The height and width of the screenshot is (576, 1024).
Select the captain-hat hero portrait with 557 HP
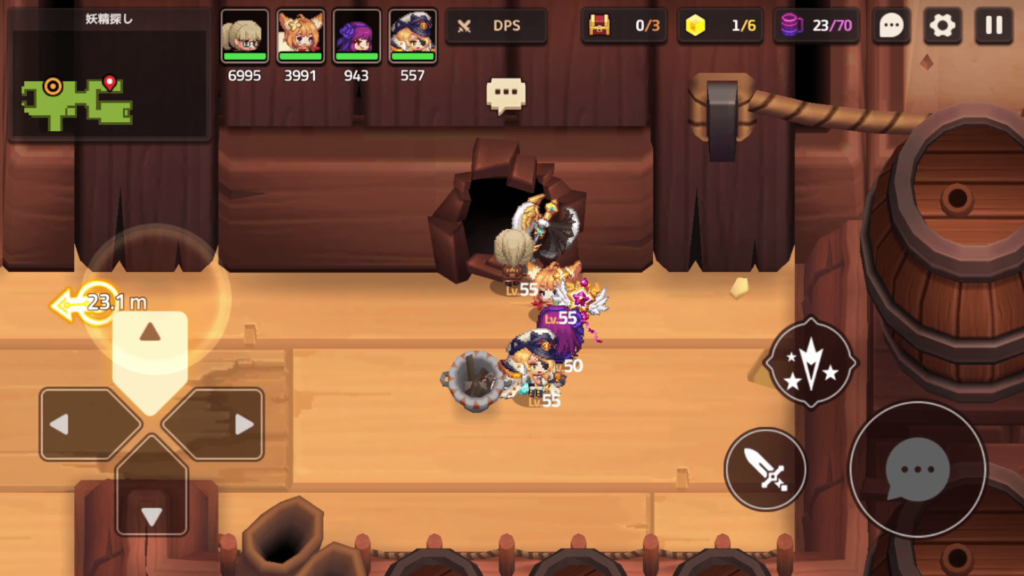412,37
